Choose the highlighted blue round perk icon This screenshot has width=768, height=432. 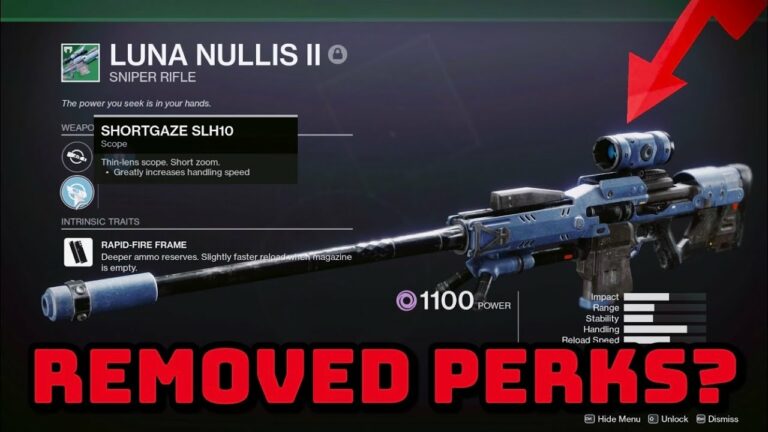click(x=76, y=191)
